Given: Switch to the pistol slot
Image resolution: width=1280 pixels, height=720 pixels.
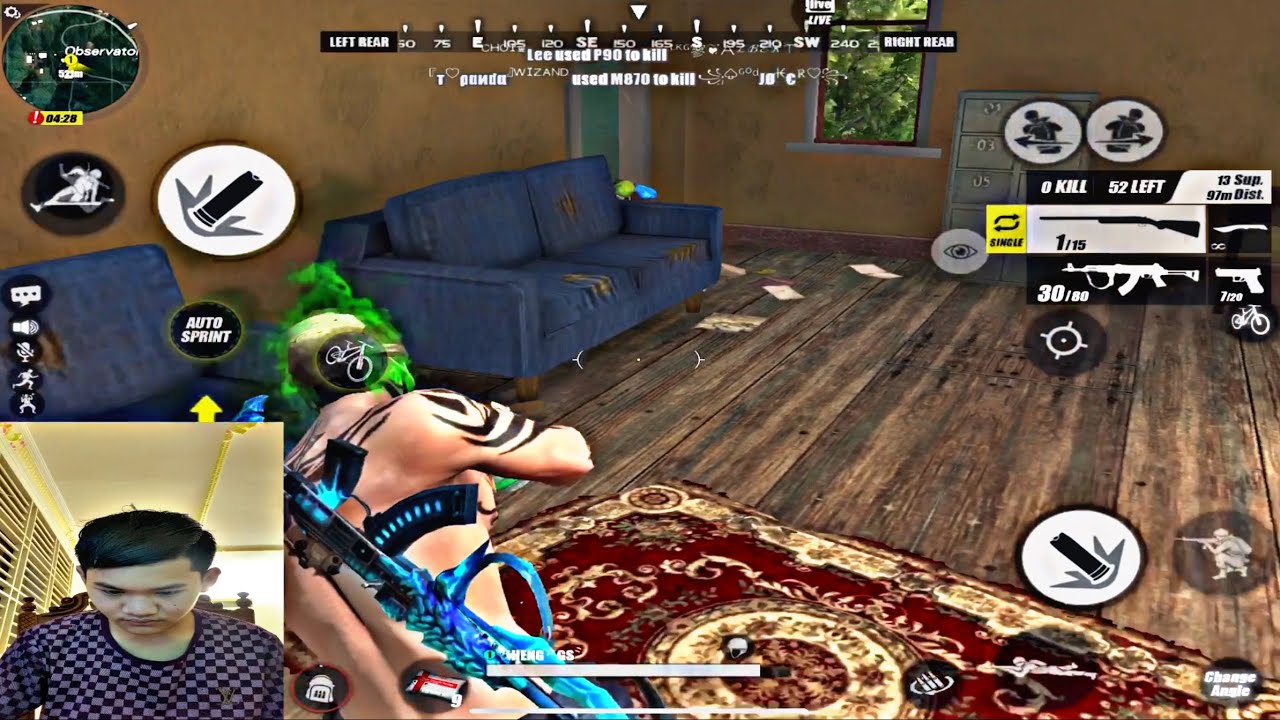Looking at the screenshot, I should point(1242,280).
